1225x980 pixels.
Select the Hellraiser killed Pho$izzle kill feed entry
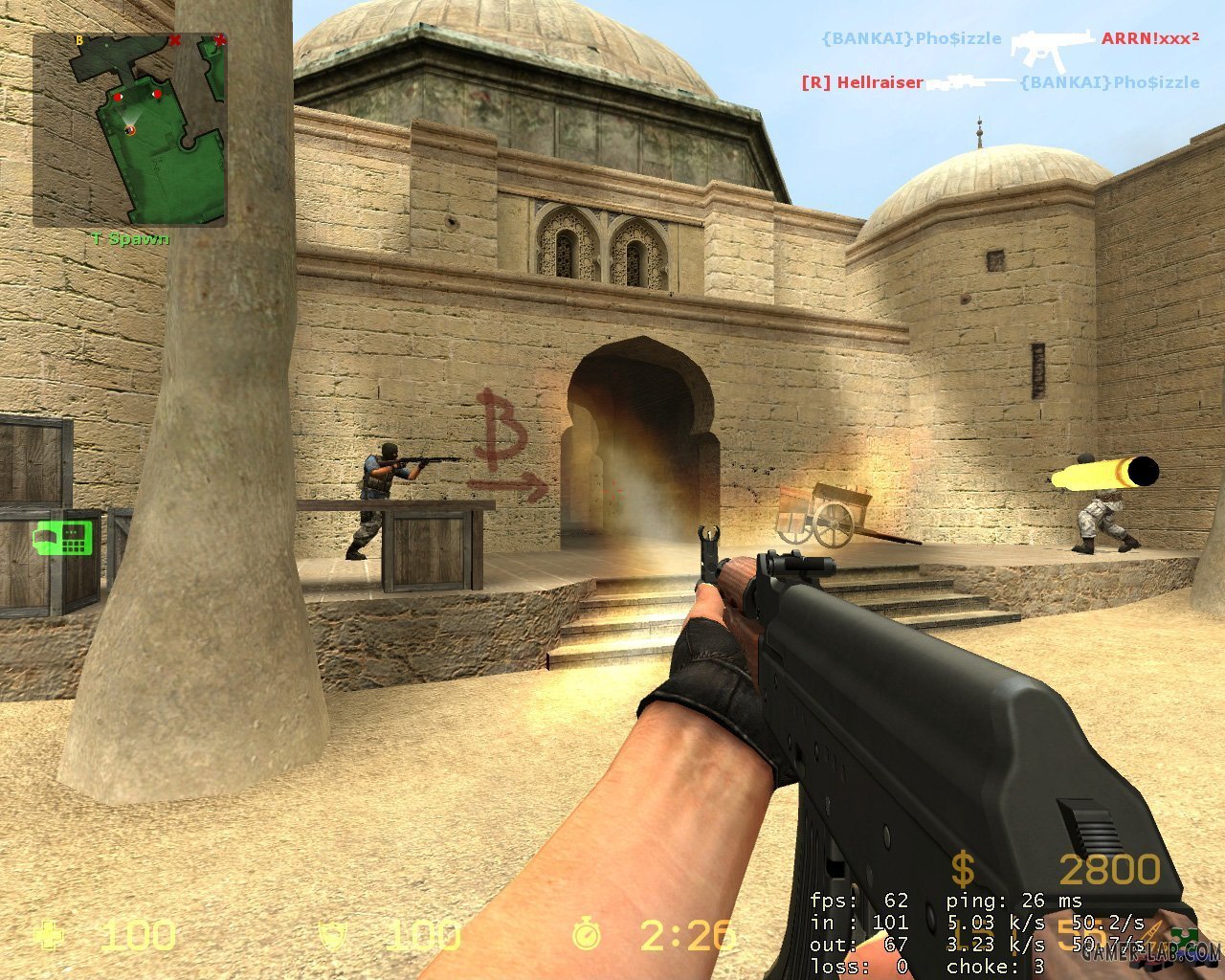[999, 83]
